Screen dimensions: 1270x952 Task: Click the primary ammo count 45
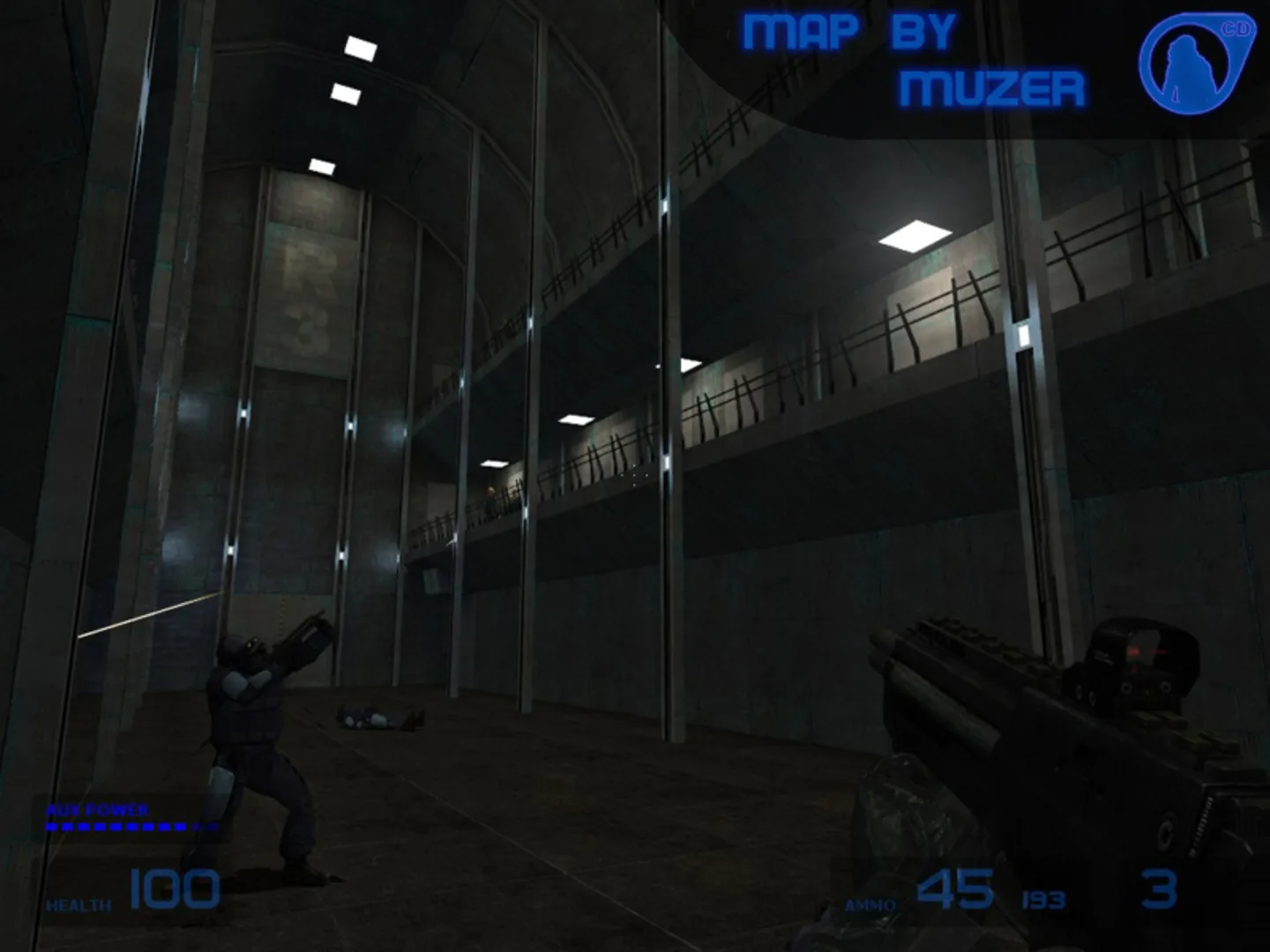[954, 886]
